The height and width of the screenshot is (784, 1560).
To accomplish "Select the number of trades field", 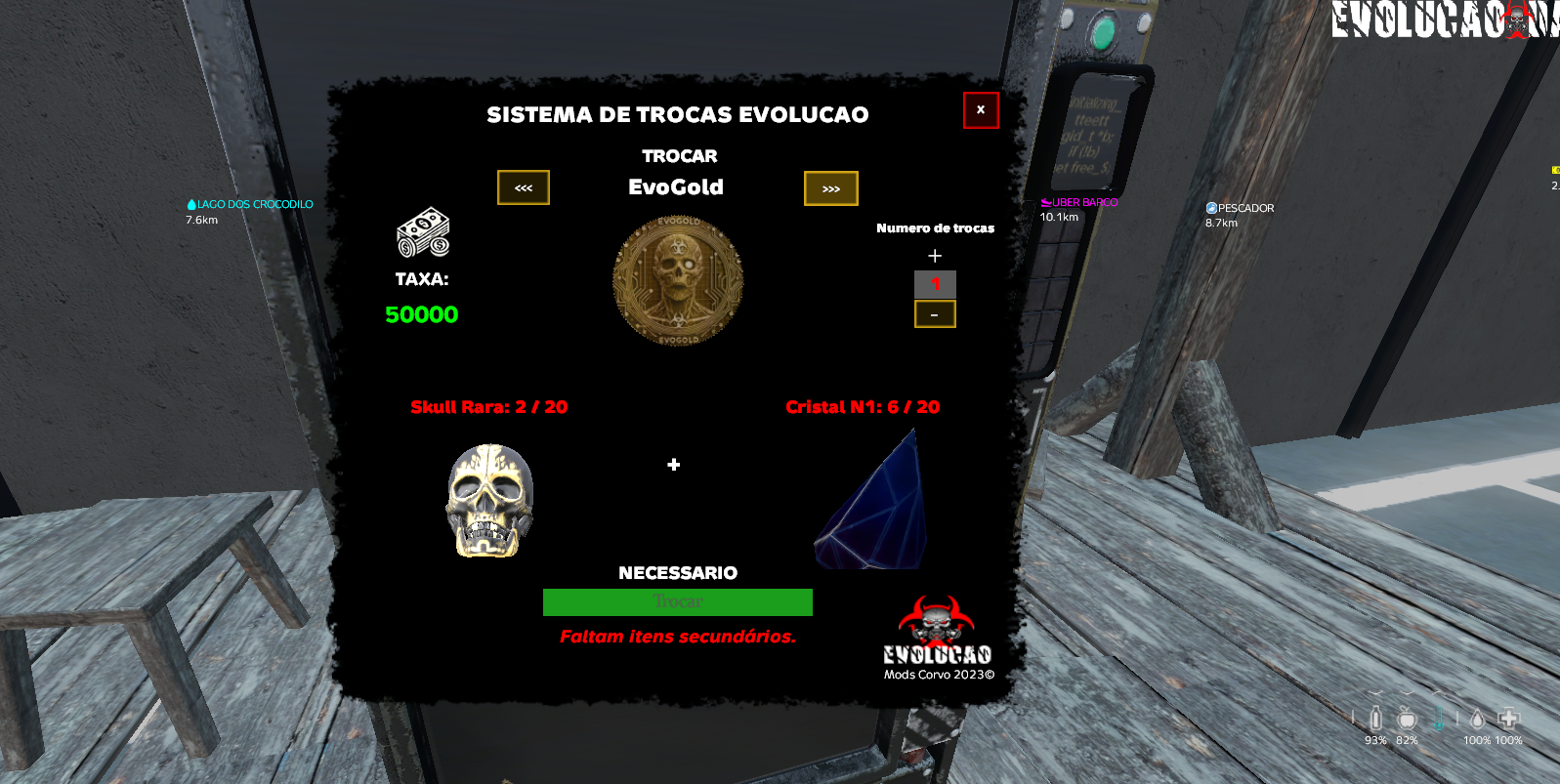I will (935, 284).
